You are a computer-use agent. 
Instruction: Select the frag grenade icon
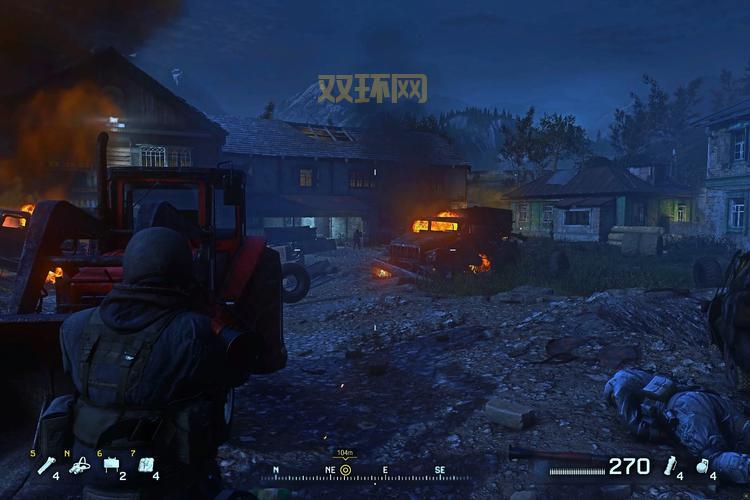(x=703, y=465)
